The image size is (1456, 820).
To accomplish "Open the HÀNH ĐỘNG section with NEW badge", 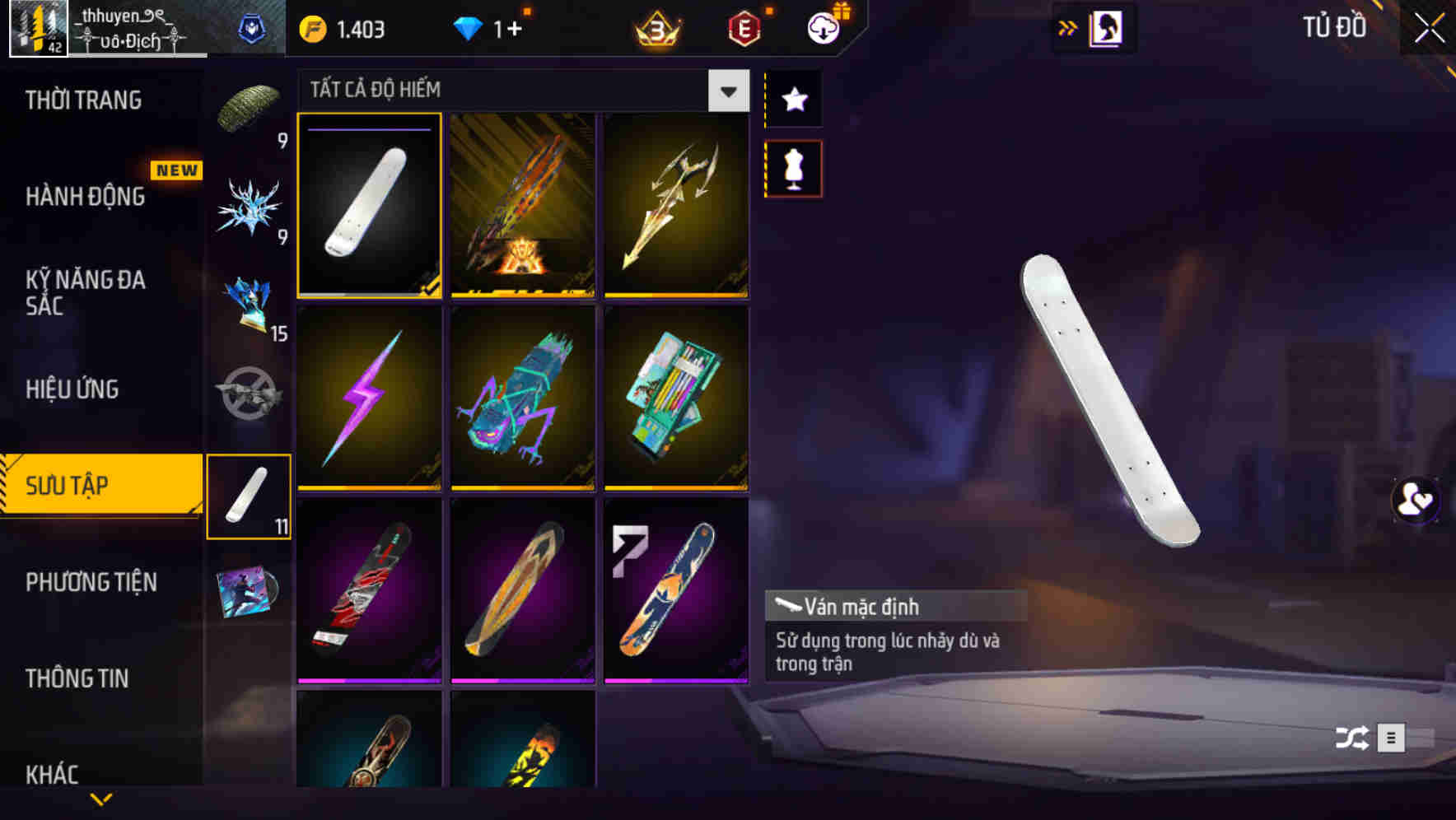I will (84, 196).
